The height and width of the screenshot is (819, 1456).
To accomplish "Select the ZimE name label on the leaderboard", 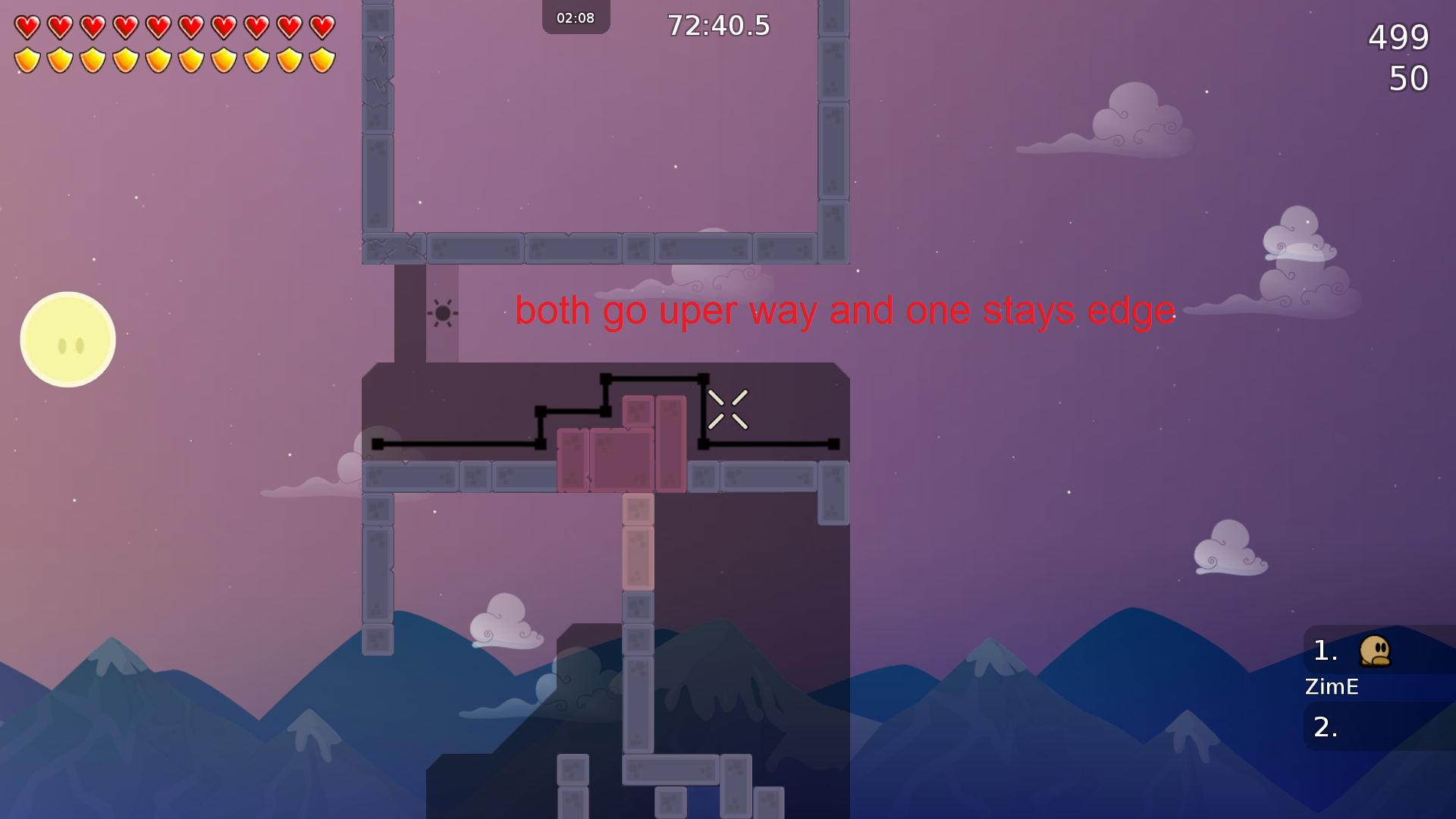I will click(1332, 687).
